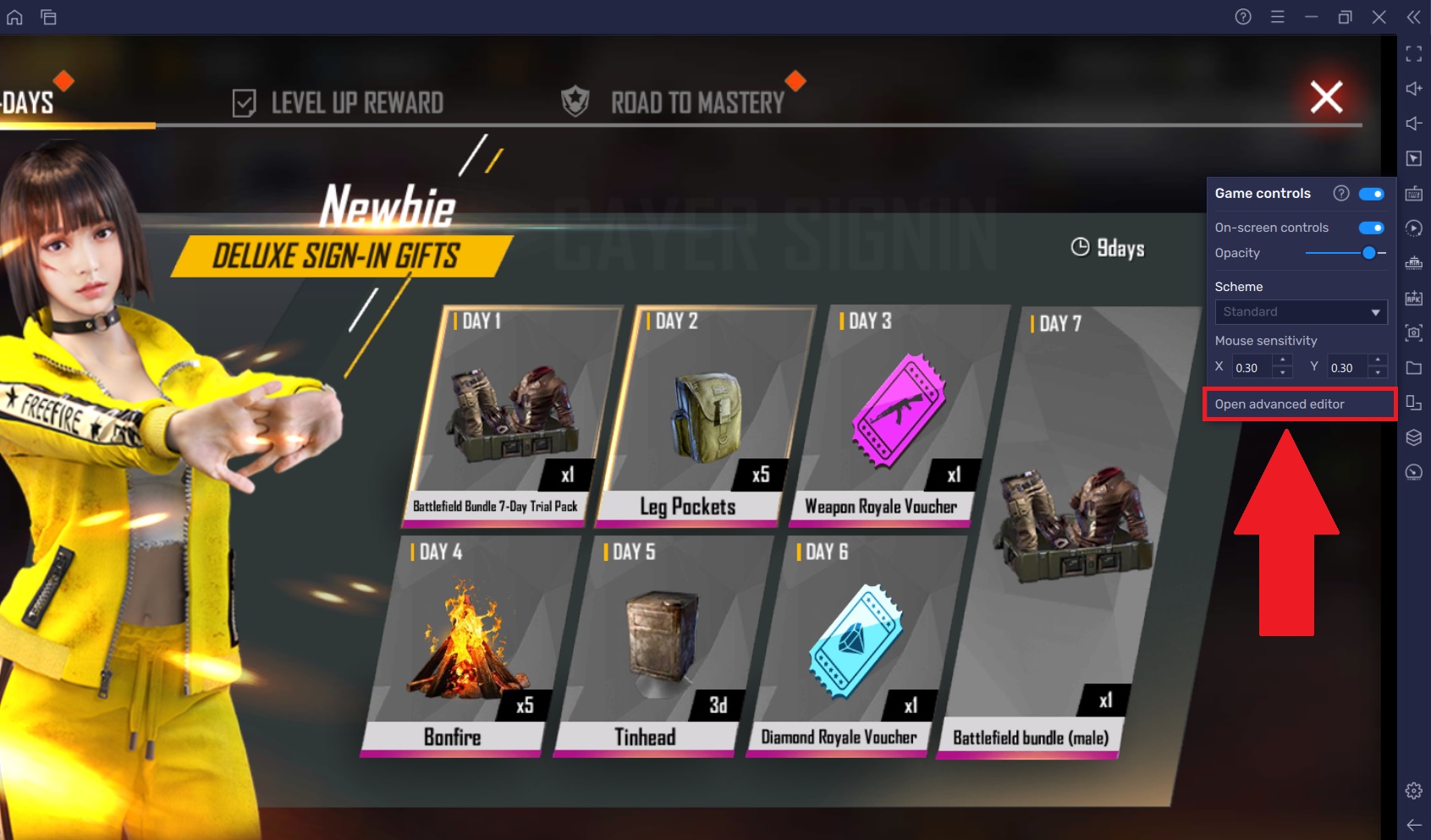The width and height of the screenshot is (1431, 840).
Task: Click the Game controls help question mark
Action: tap(1341, 193)
